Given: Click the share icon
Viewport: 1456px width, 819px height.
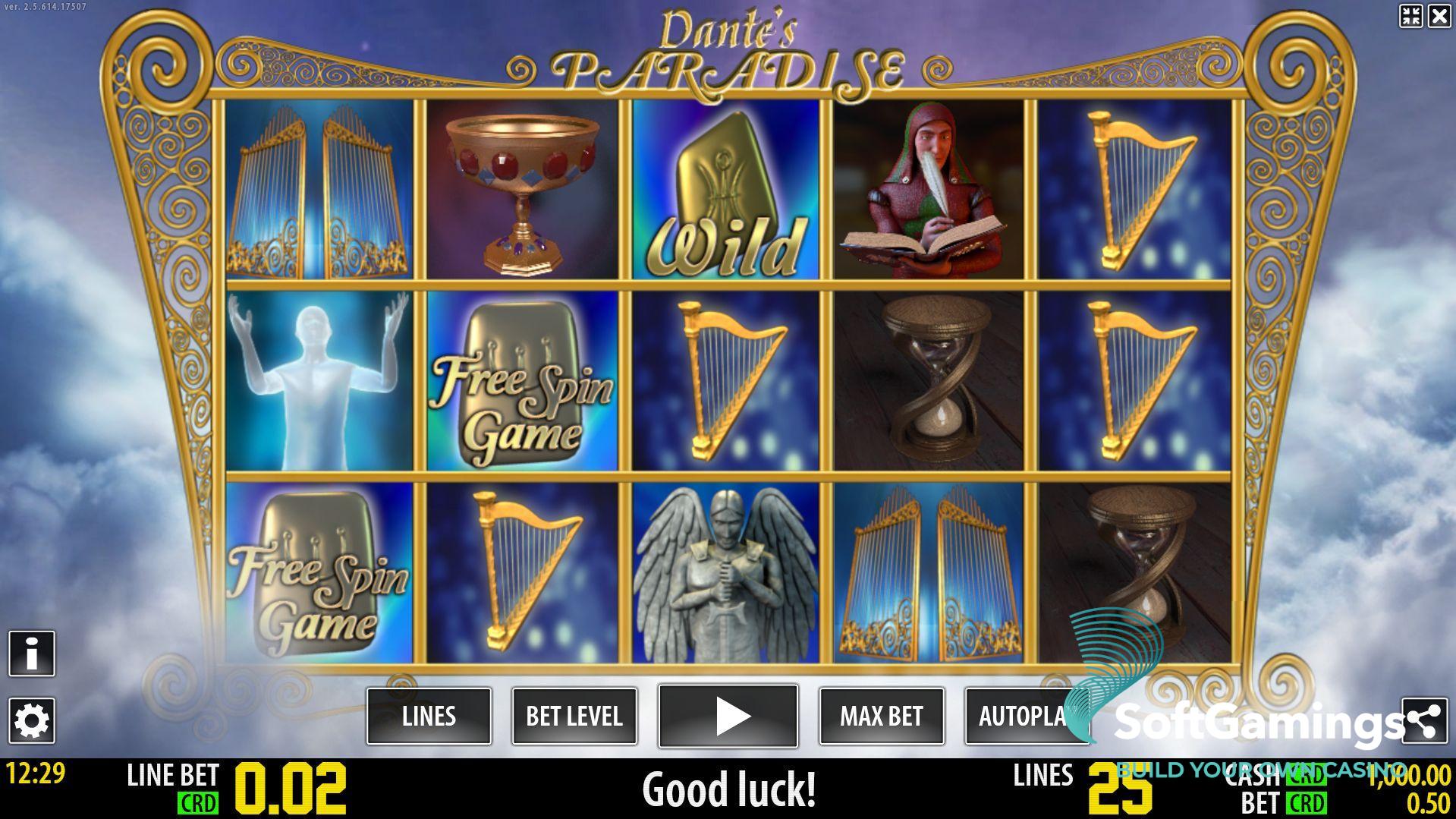Looking at the screenshot, I should pos(1424,720).
